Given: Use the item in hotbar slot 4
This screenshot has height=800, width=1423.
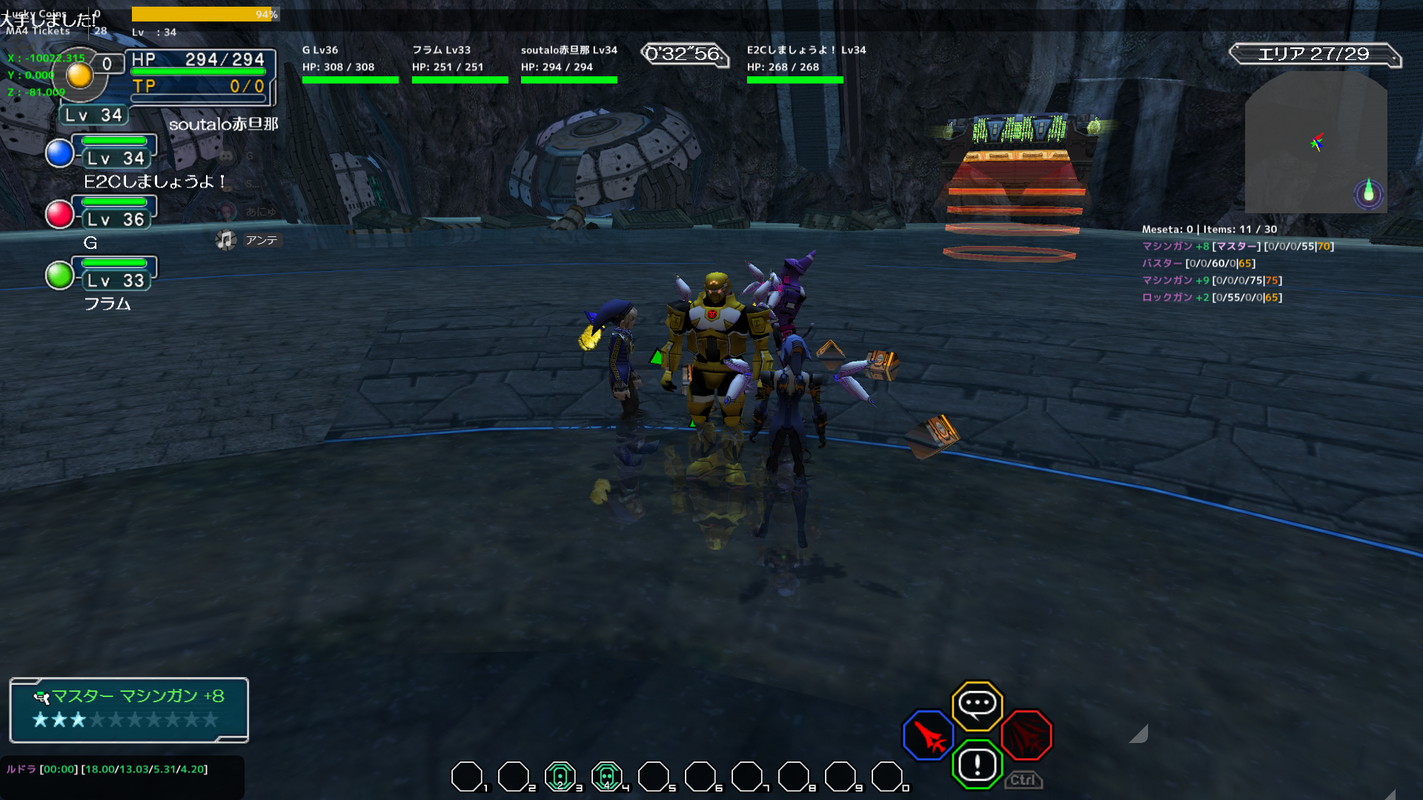Looking at the screenshot, I should [x=606, y=776].
